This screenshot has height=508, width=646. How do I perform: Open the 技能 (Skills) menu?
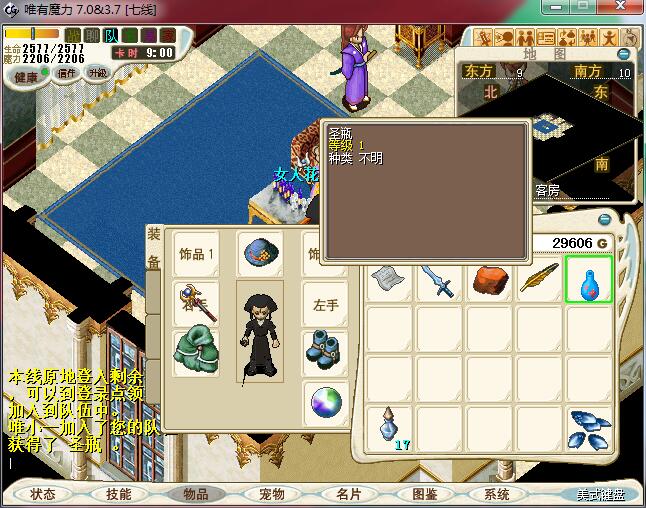[x=119, y=494]
